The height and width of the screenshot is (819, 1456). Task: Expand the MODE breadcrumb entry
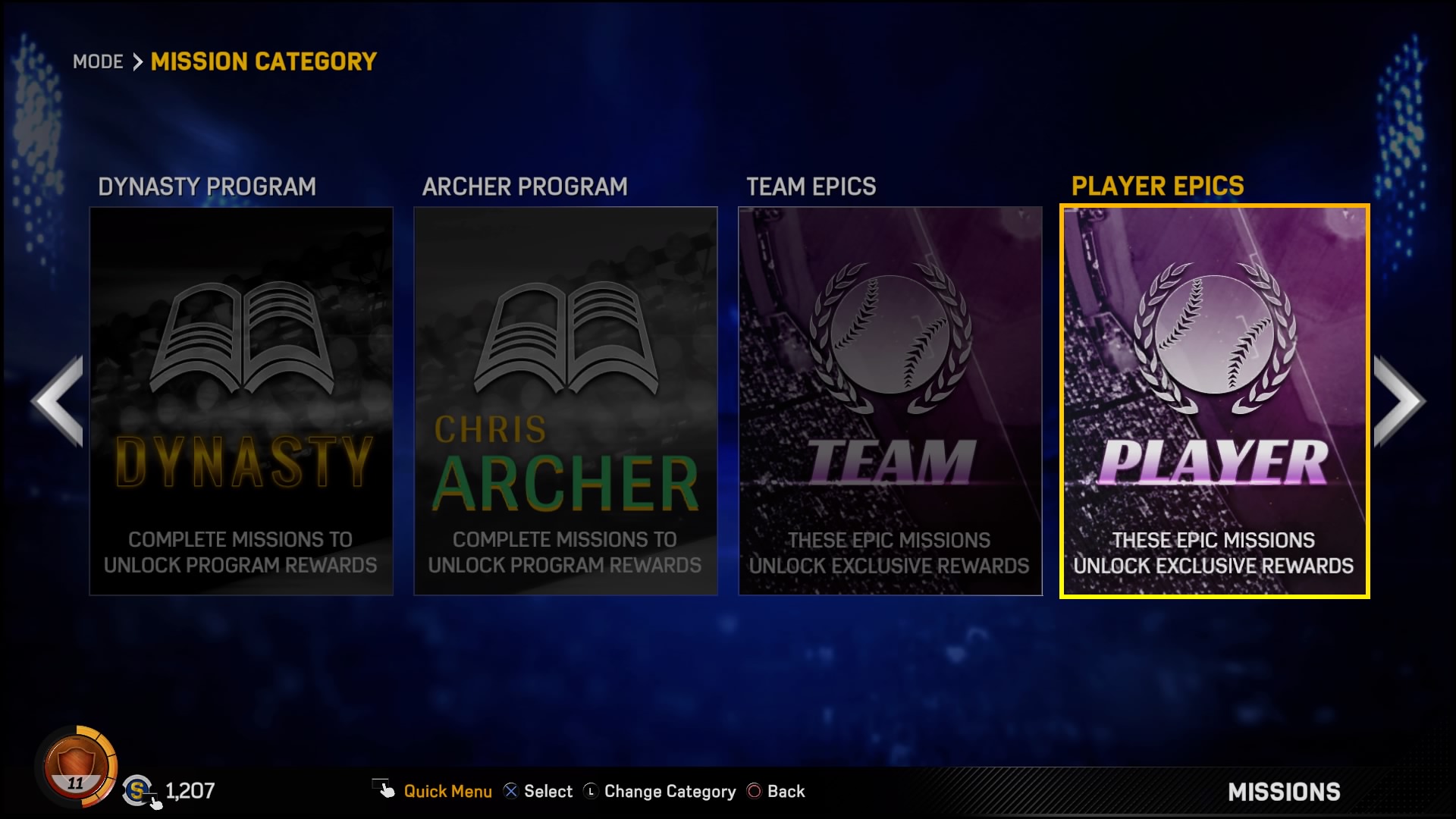[x=98, y=62]
